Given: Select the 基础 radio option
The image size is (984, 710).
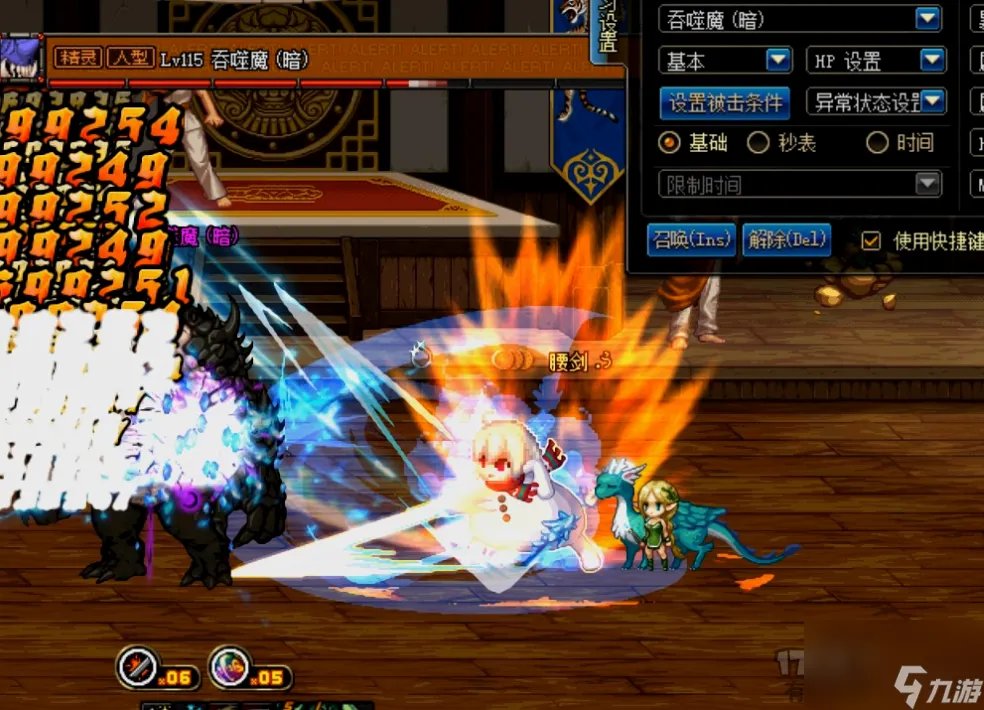Looking at the screenshot, I should click(x=669, y=143).
